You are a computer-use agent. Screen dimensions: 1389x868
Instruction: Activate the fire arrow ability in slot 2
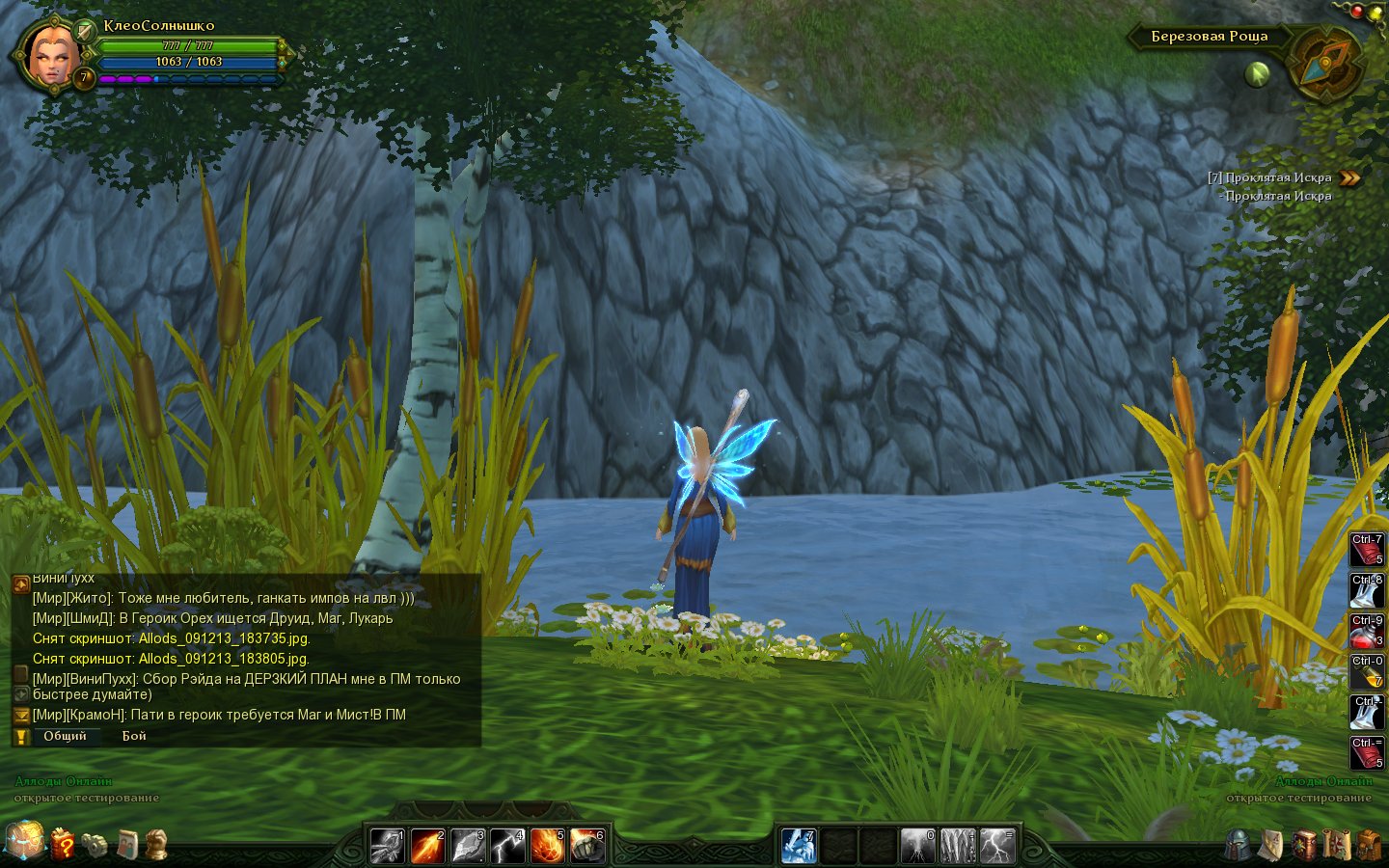[427, 846]
